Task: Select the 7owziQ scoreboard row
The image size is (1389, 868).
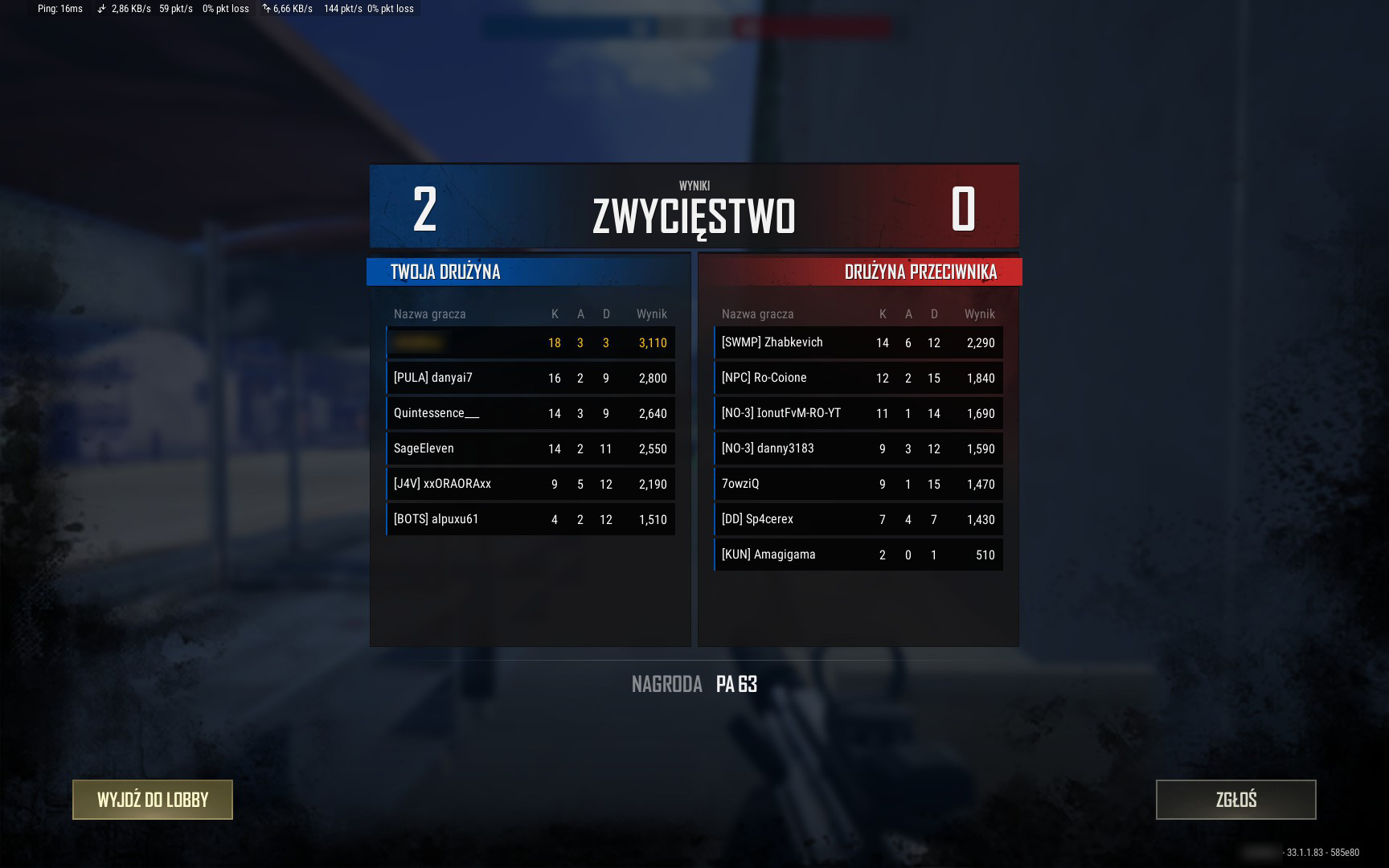Action: point(858,484)
